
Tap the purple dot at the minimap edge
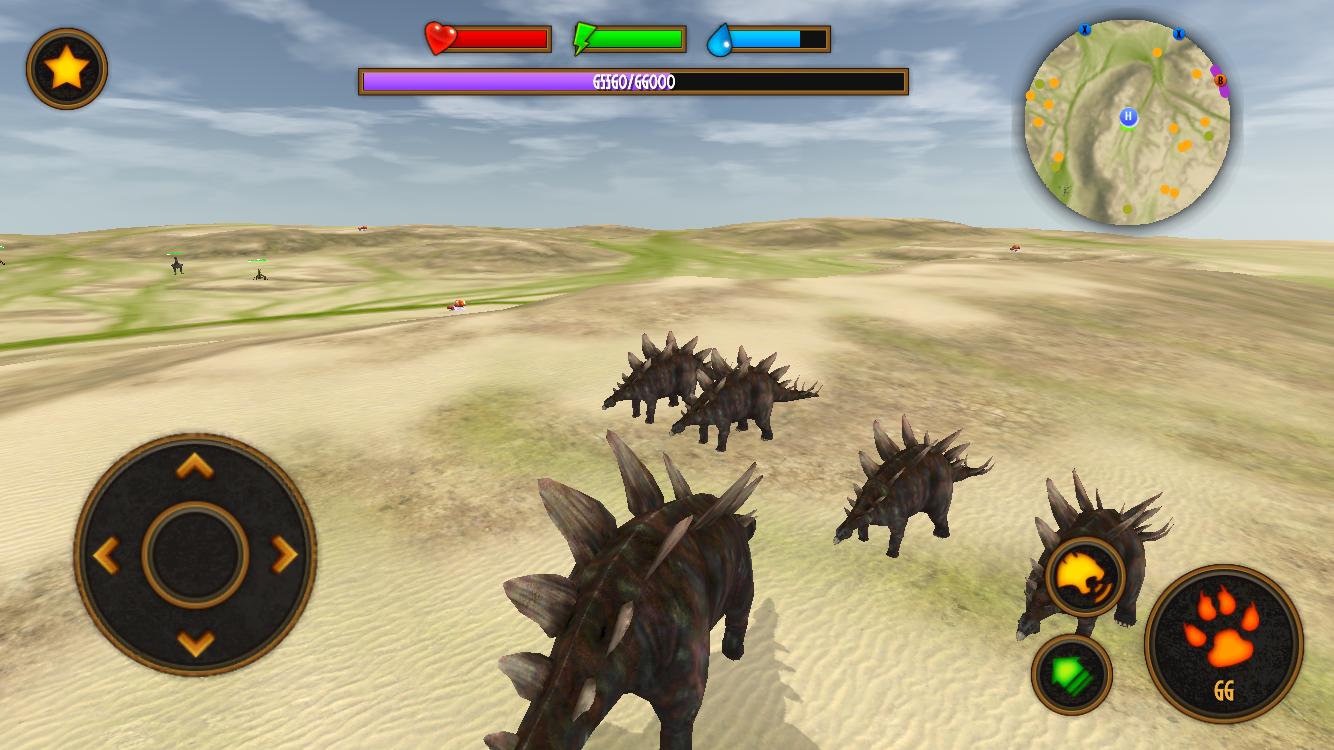[1222, 90]
